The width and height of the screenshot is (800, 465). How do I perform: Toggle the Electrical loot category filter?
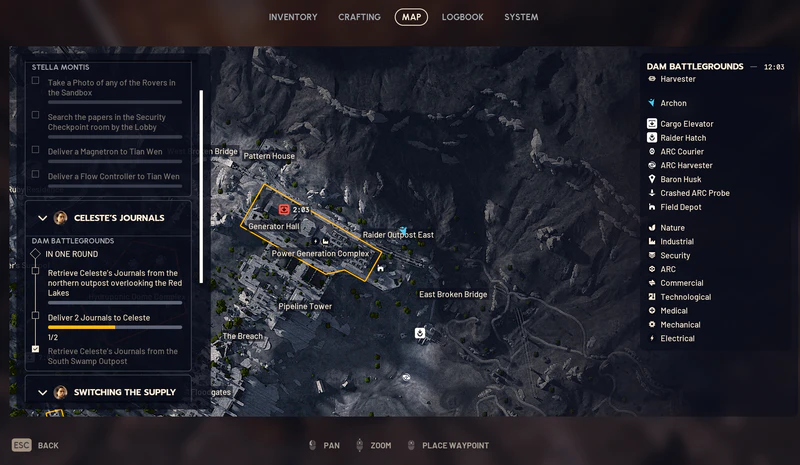pos(677,339)
